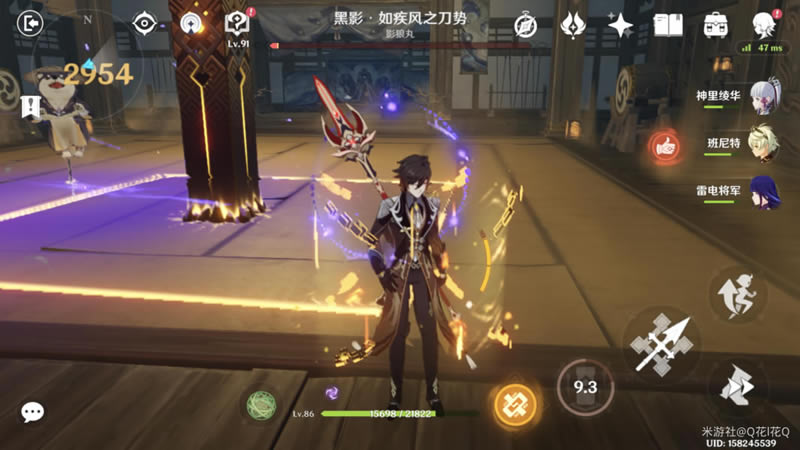Open the Adventurer Handbook book icon

(x=668, y=25)
